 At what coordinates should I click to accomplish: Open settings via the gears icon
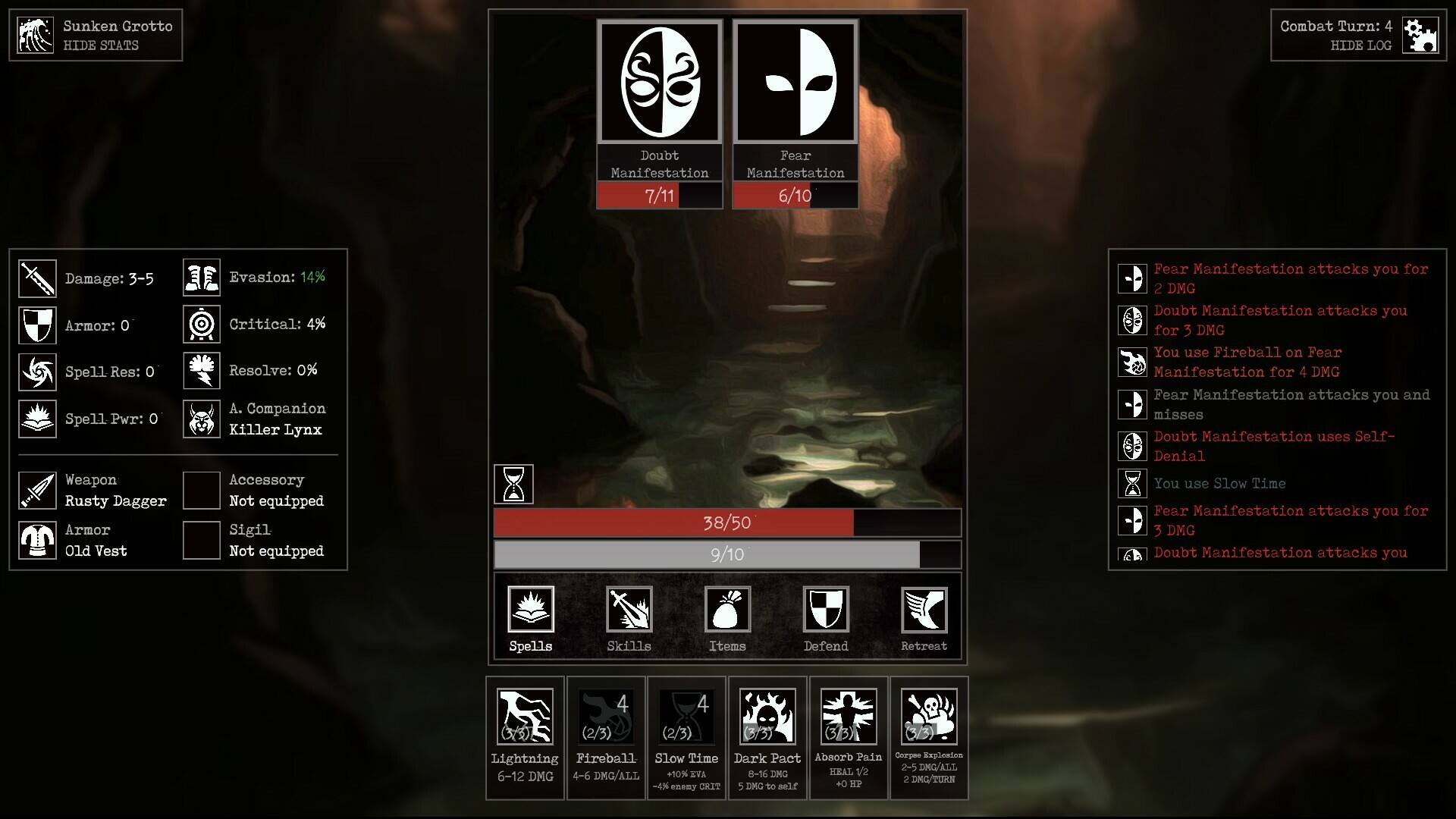(x=1420, y=35)
